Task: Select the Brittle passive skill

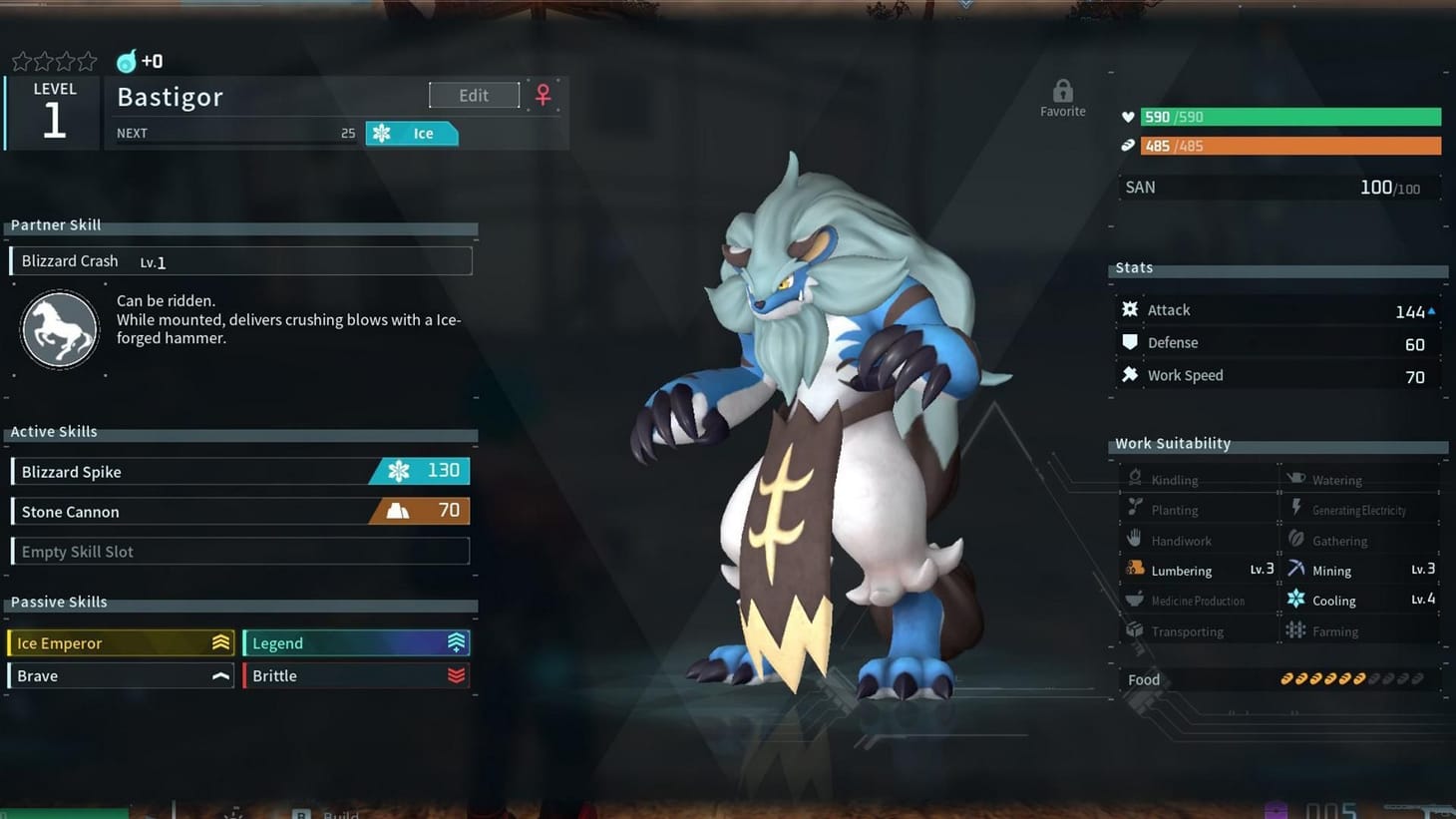Action: pyautogui.click(x=356, y=676)
